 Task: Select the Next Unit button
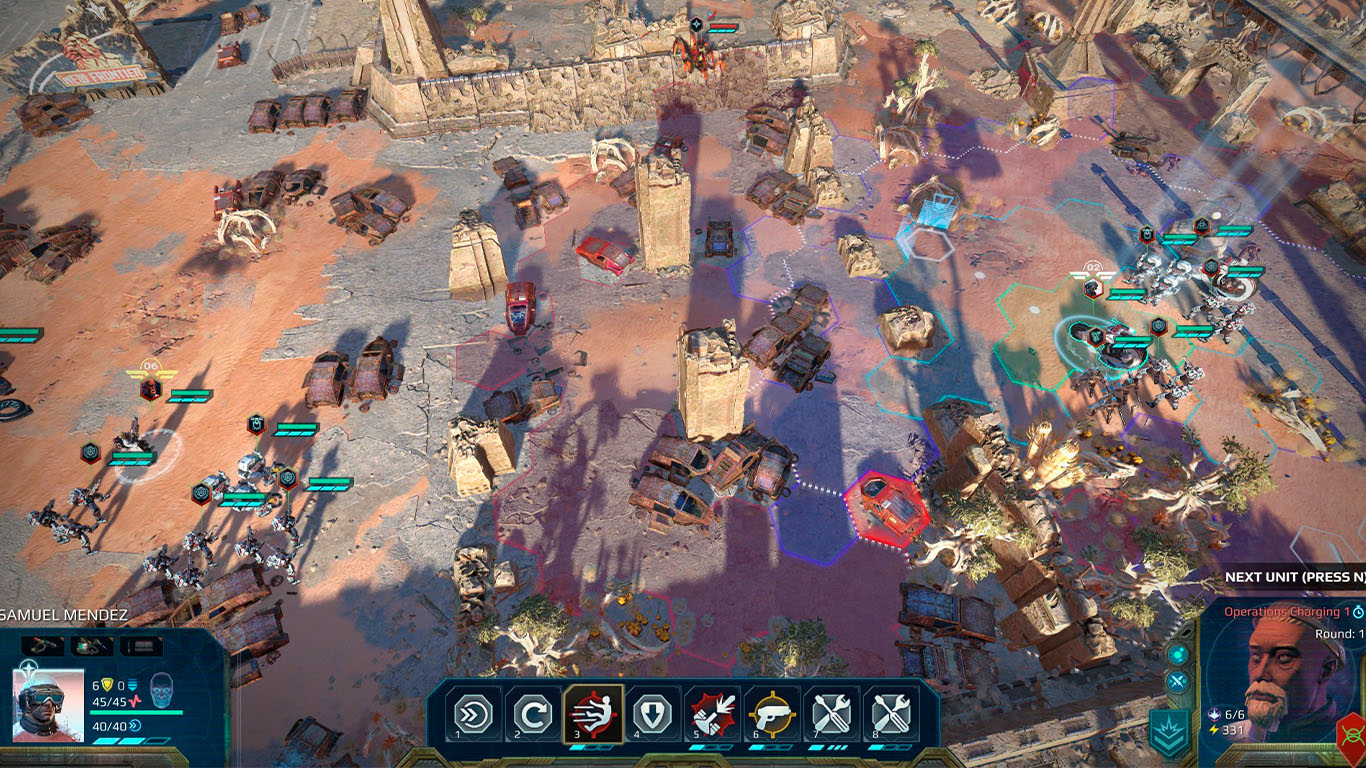coord(1295,577)
